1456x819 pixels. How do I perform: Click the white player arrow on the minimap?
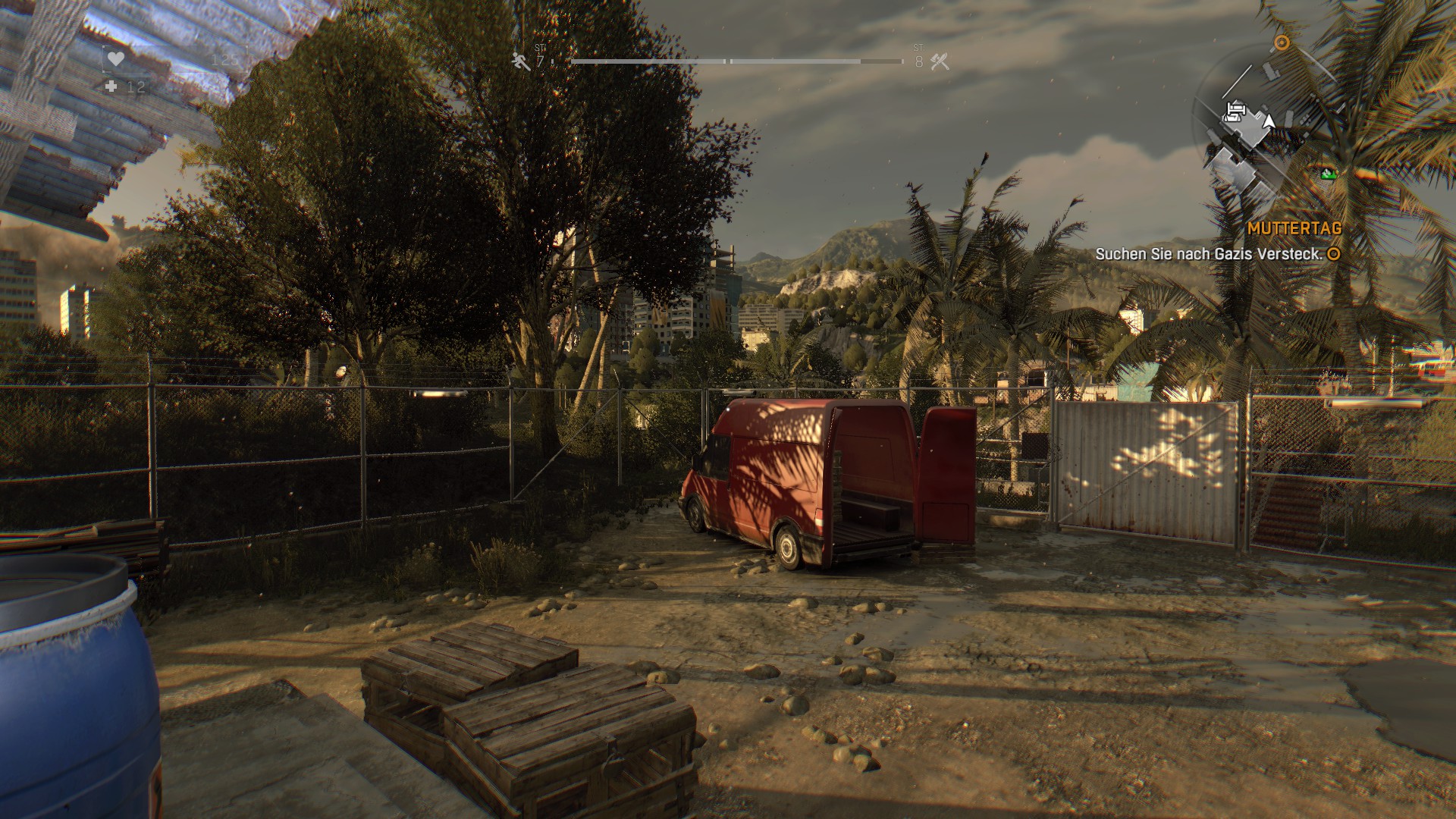(x=1268, y=121)
